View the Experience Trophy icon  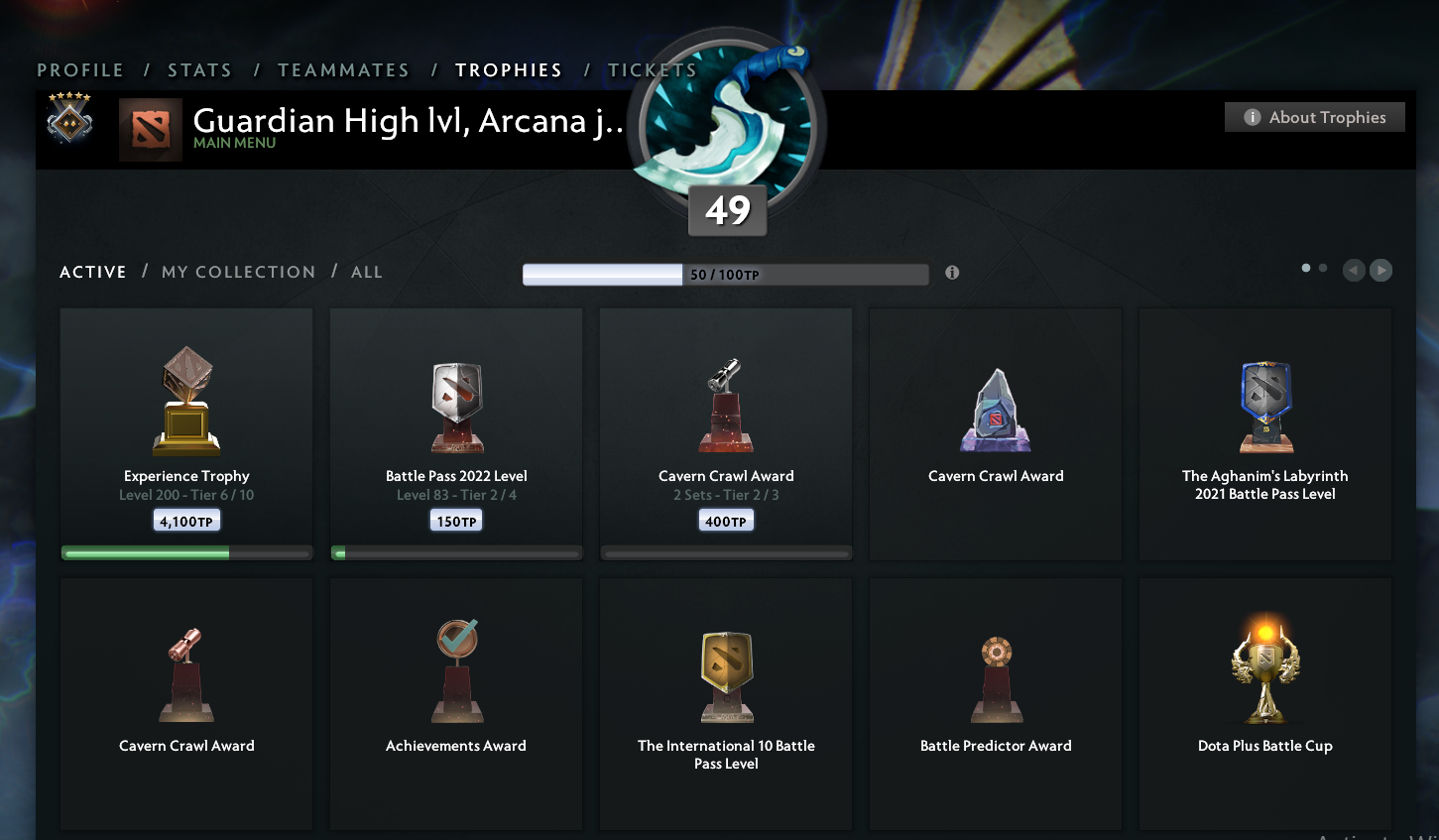pyautogui.click(x=185, y=397)
